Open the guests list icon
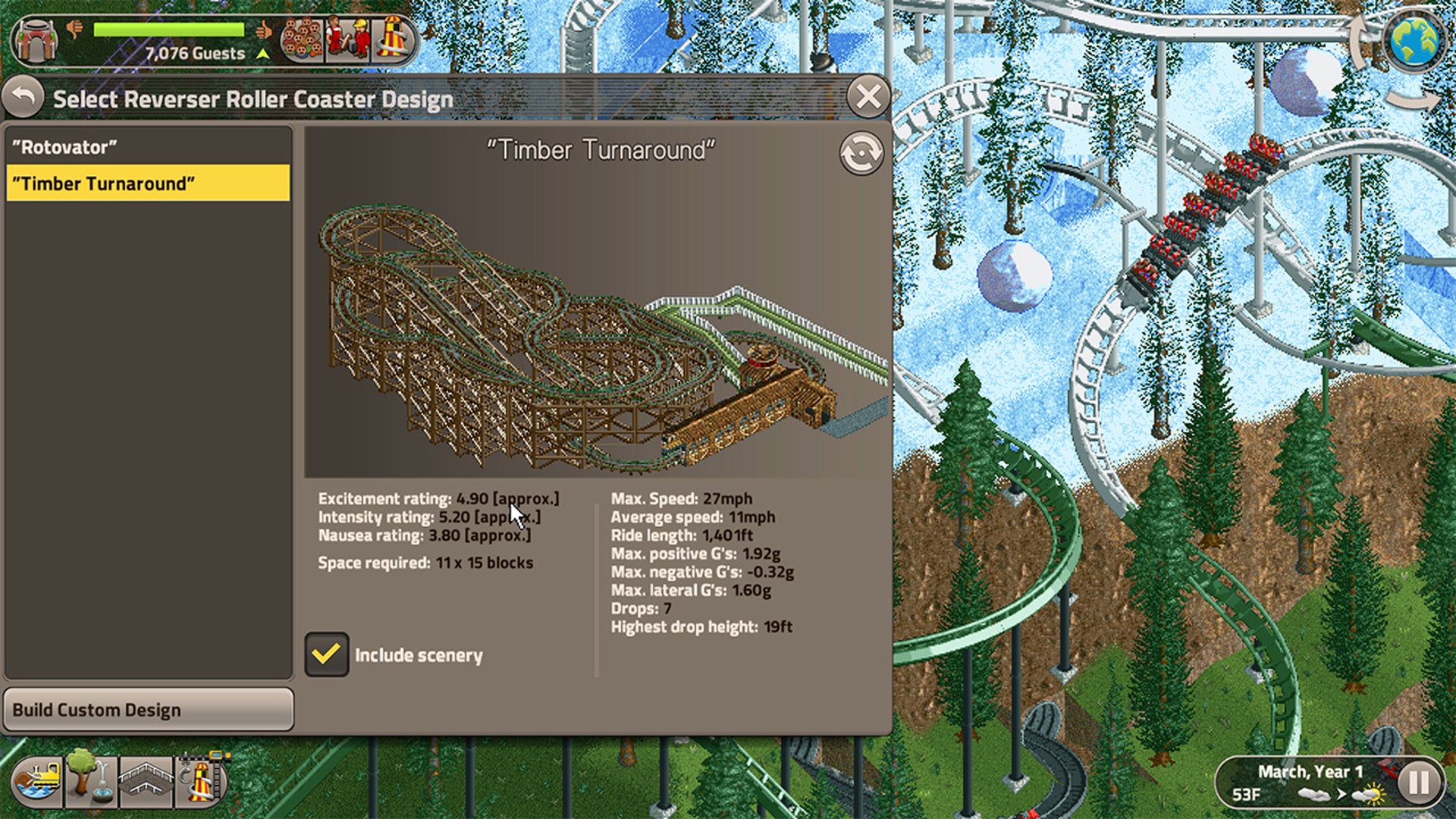This screenshot has height=819, width=1456. click(301, 39)
